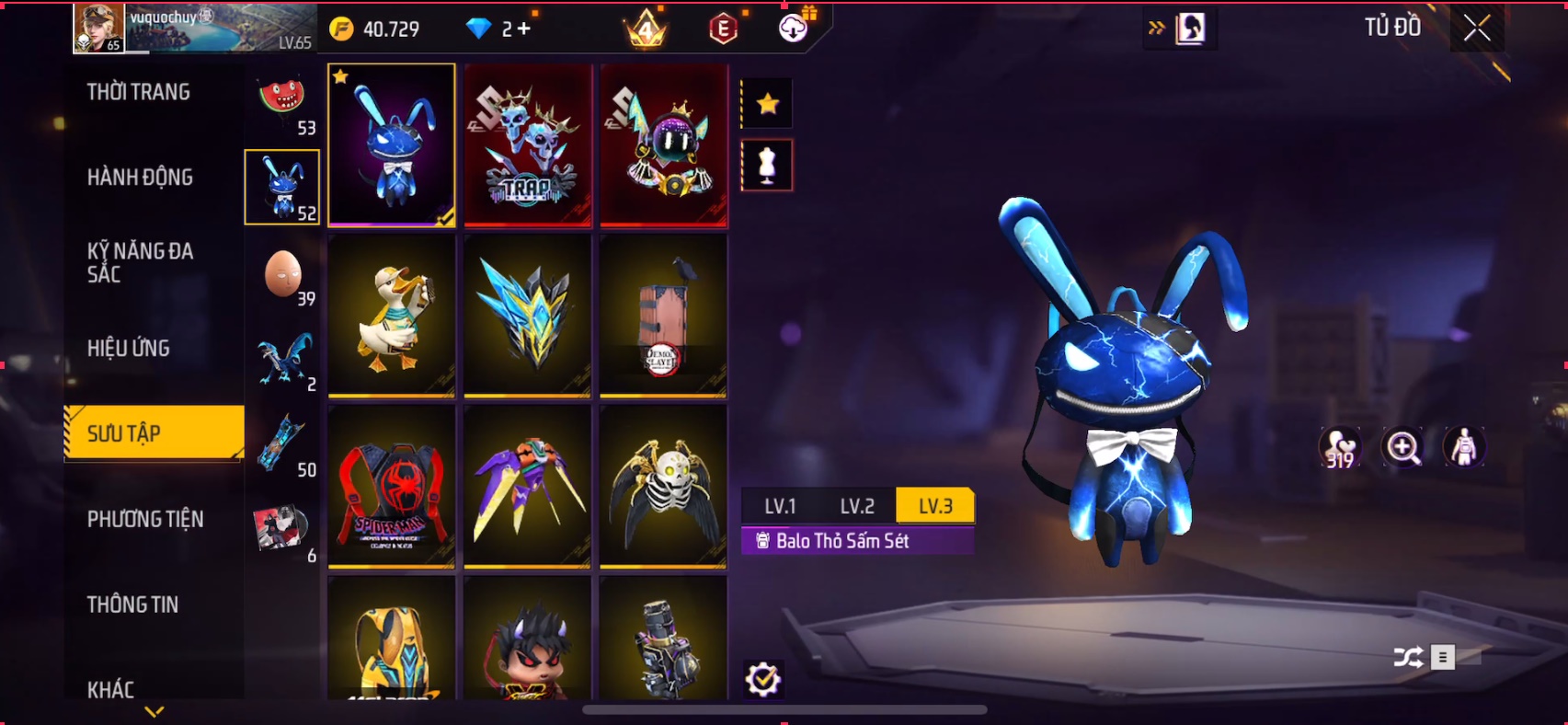Pick the blue dragon category
The width and height of the screenshot is (1568, 725).
point(283,360)
